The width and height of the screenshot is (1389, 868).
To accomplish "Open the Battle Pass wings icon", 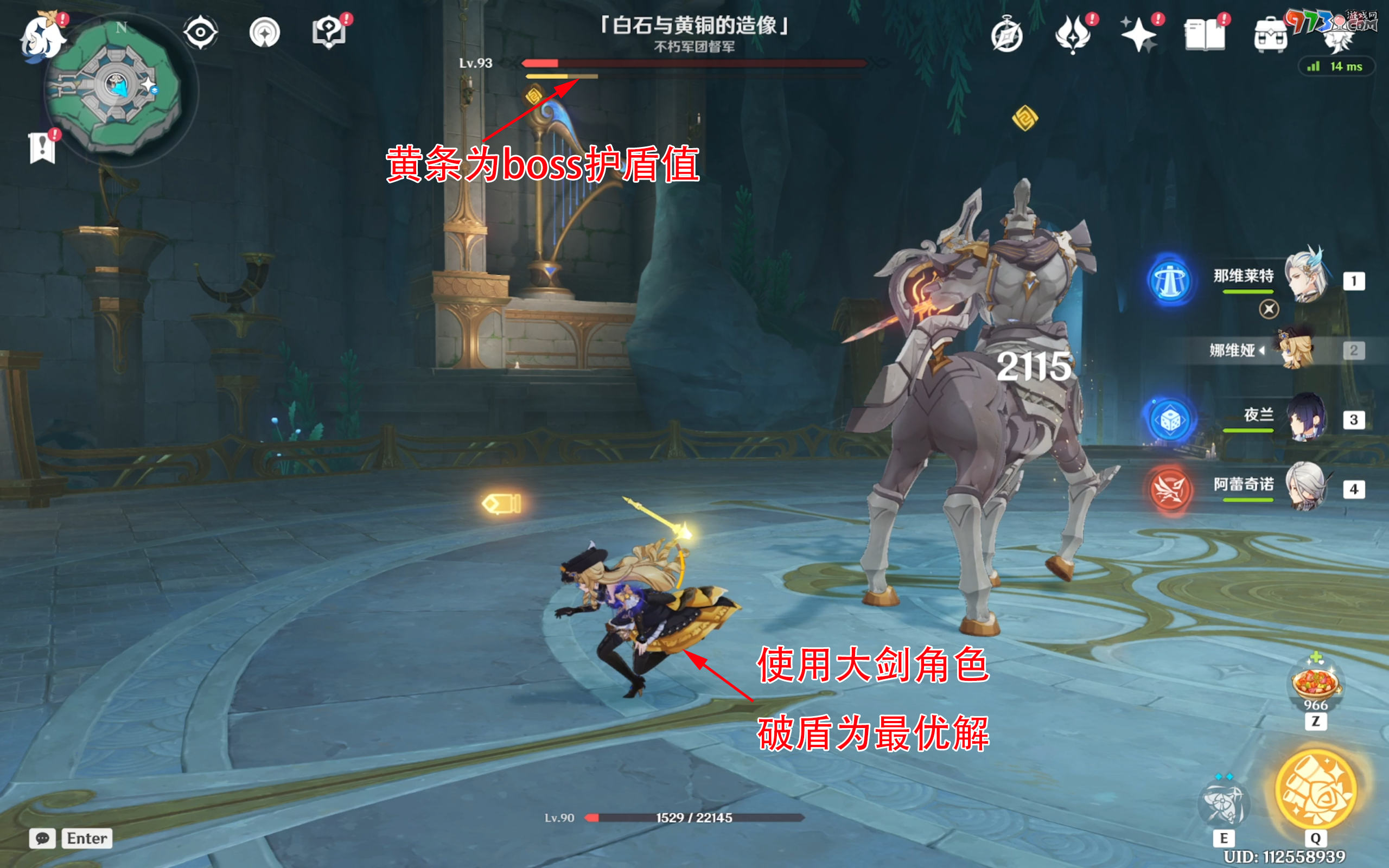I will [1074, 33].
